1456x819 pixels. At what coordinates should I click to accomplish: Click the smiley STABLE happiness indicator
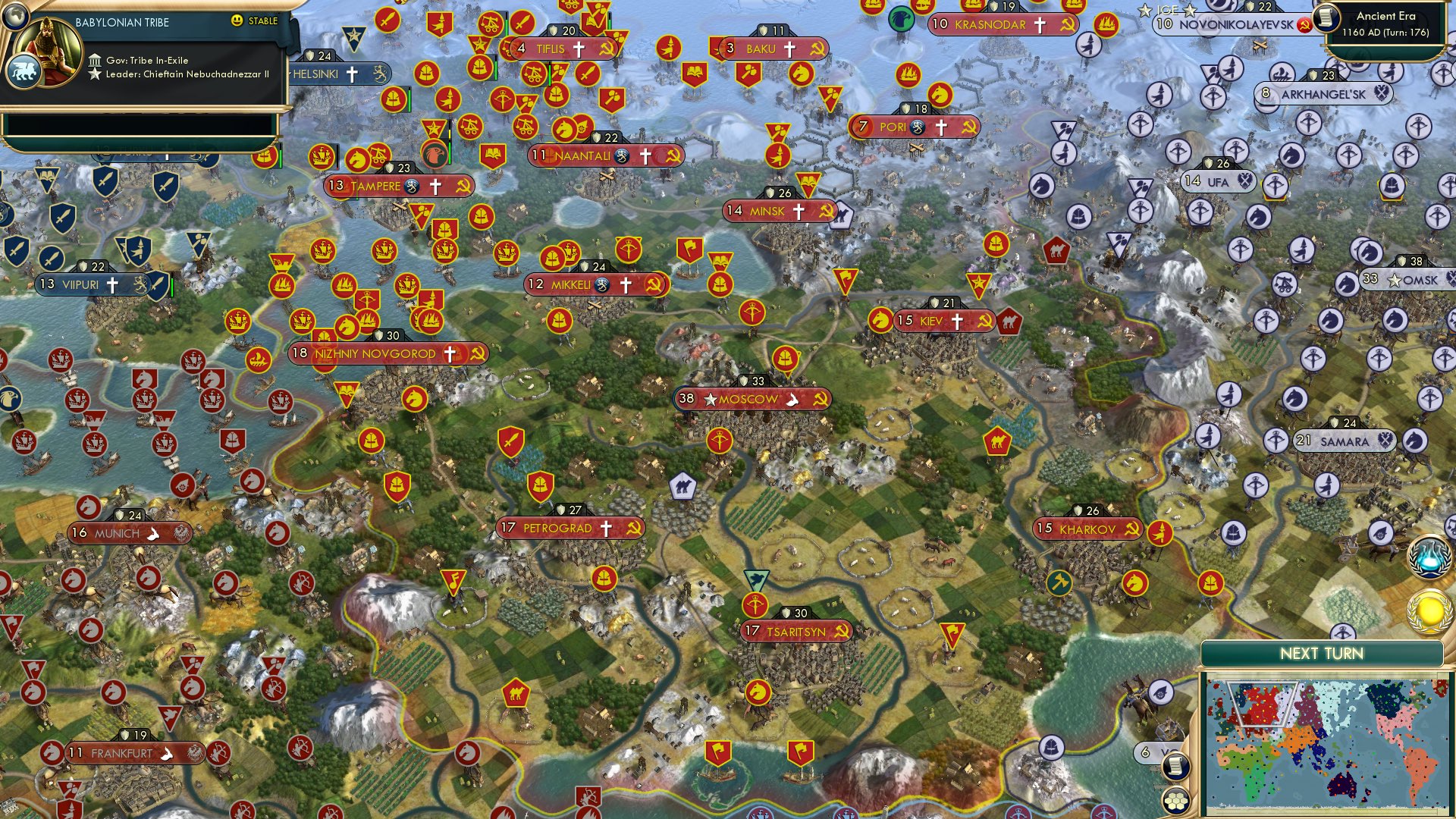pyautogui.click(x=237, y=22)
